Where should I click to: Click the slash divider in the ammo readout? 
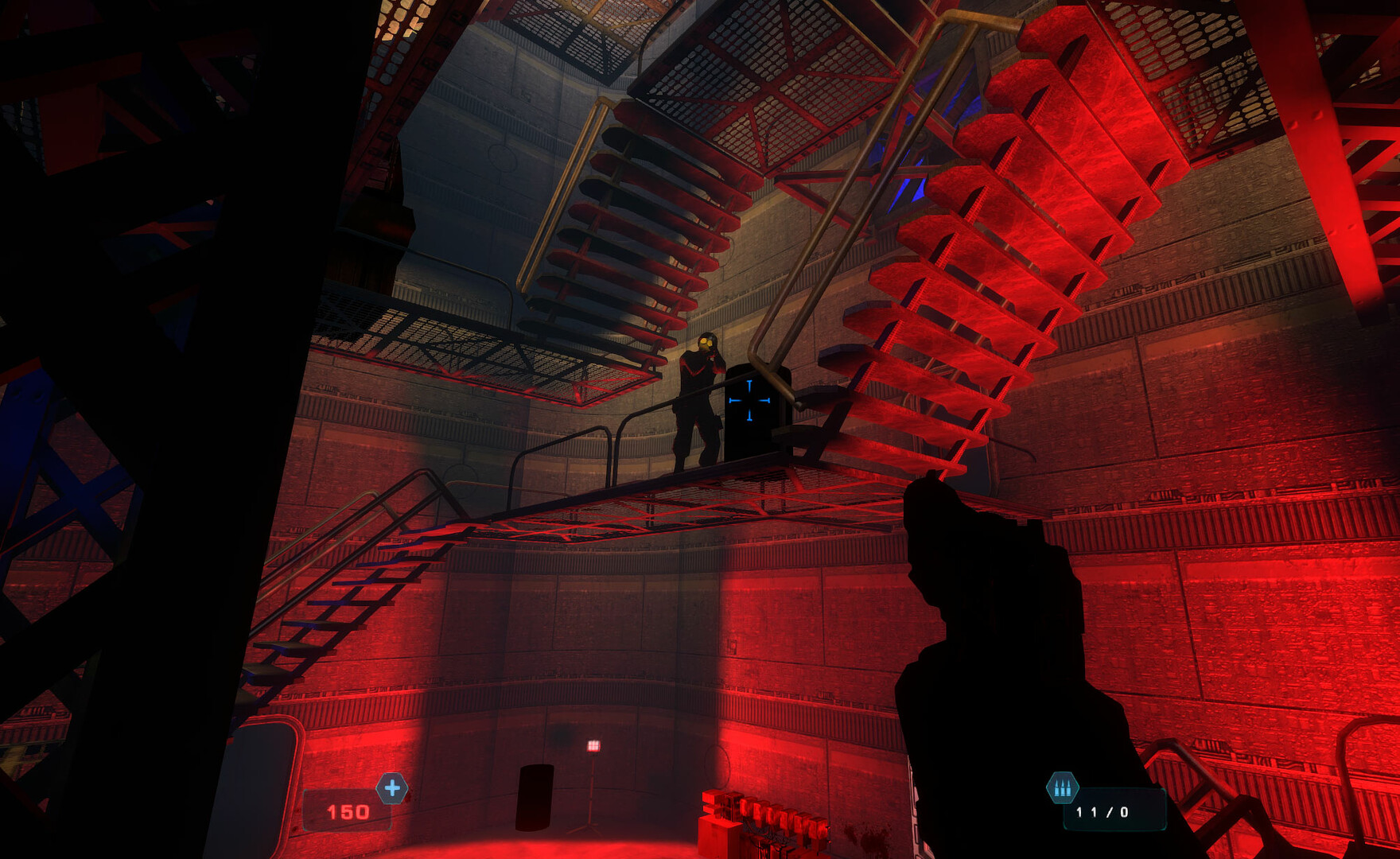point(1110,811)
